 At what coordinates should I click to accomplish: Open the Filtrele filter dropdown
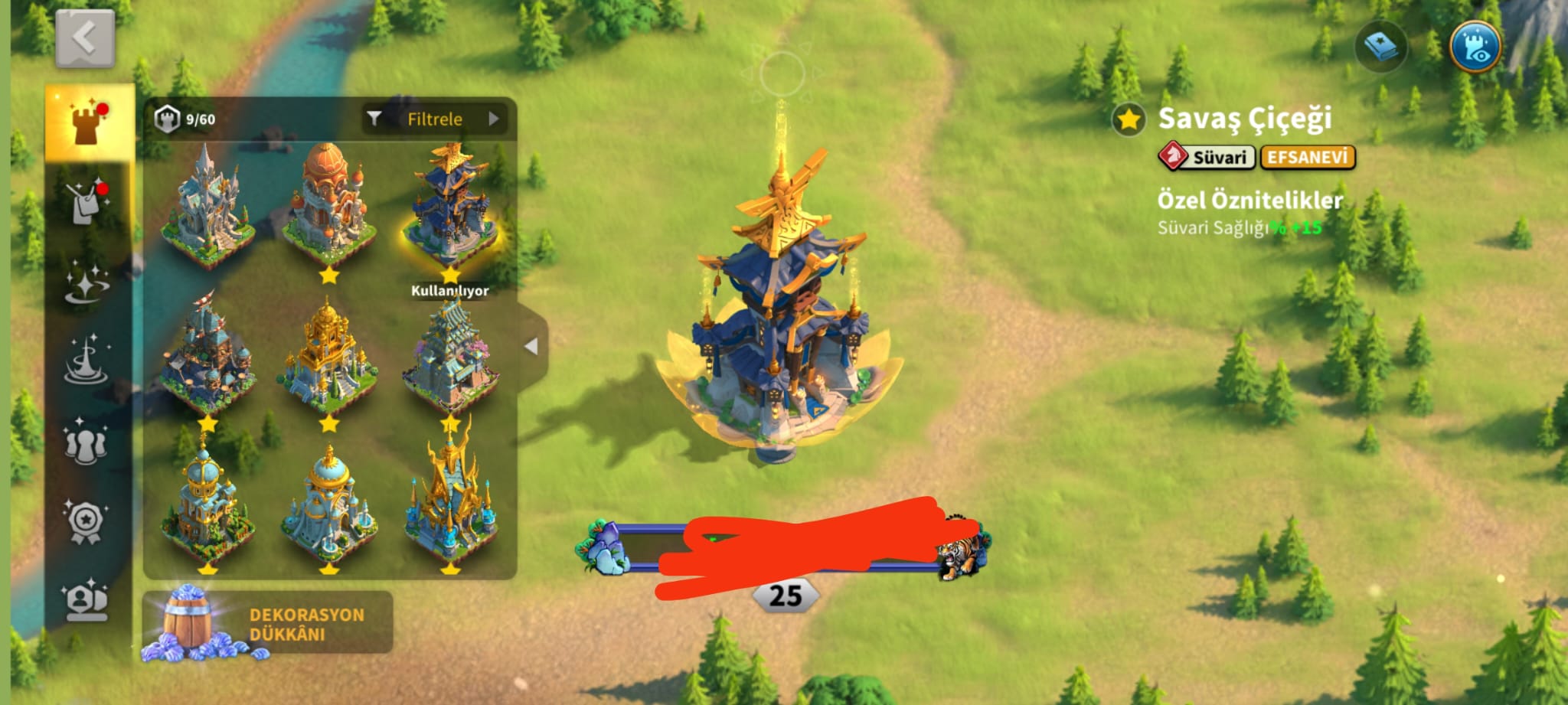[435, 119]
